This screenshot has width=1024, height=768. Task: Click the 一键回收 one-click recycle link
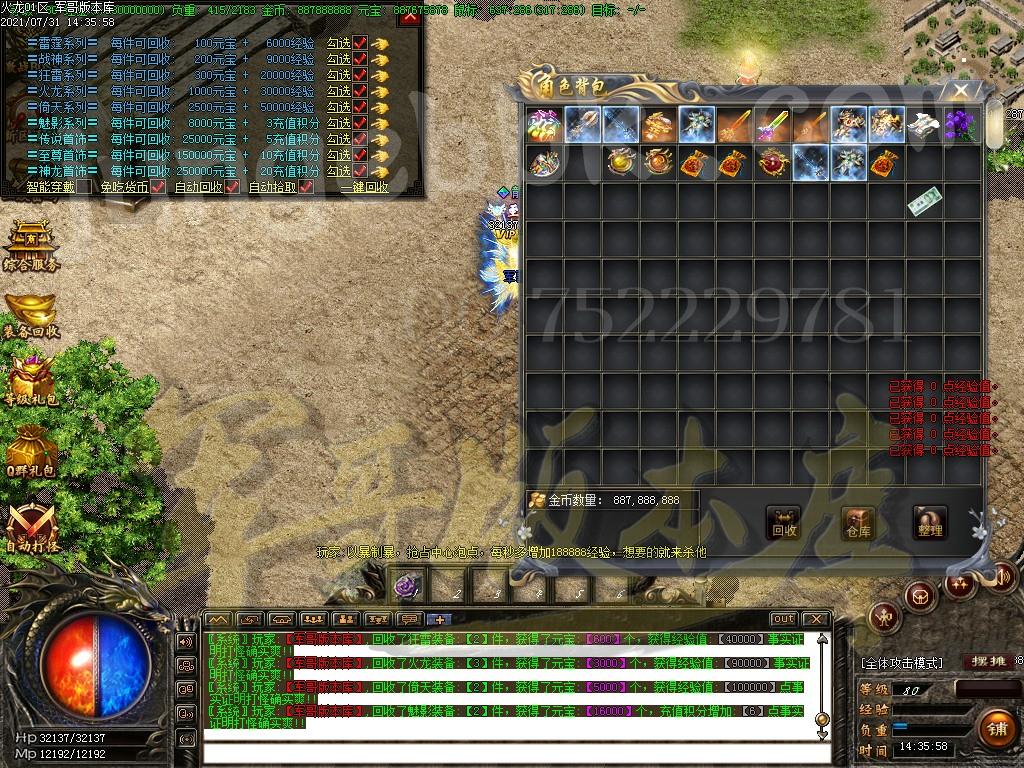click(x=364, y=187)
